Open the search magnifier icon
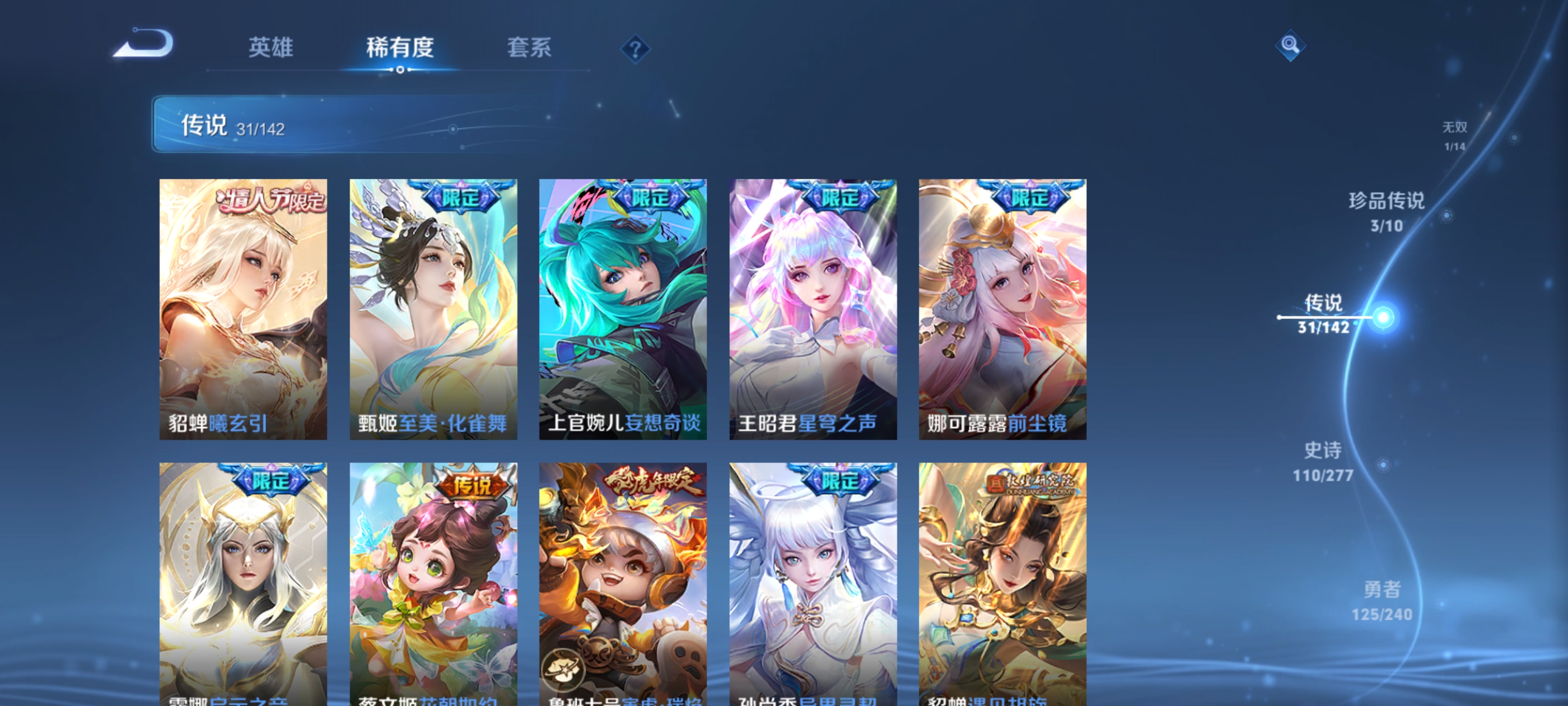1568x706 pixels. 1290,46
